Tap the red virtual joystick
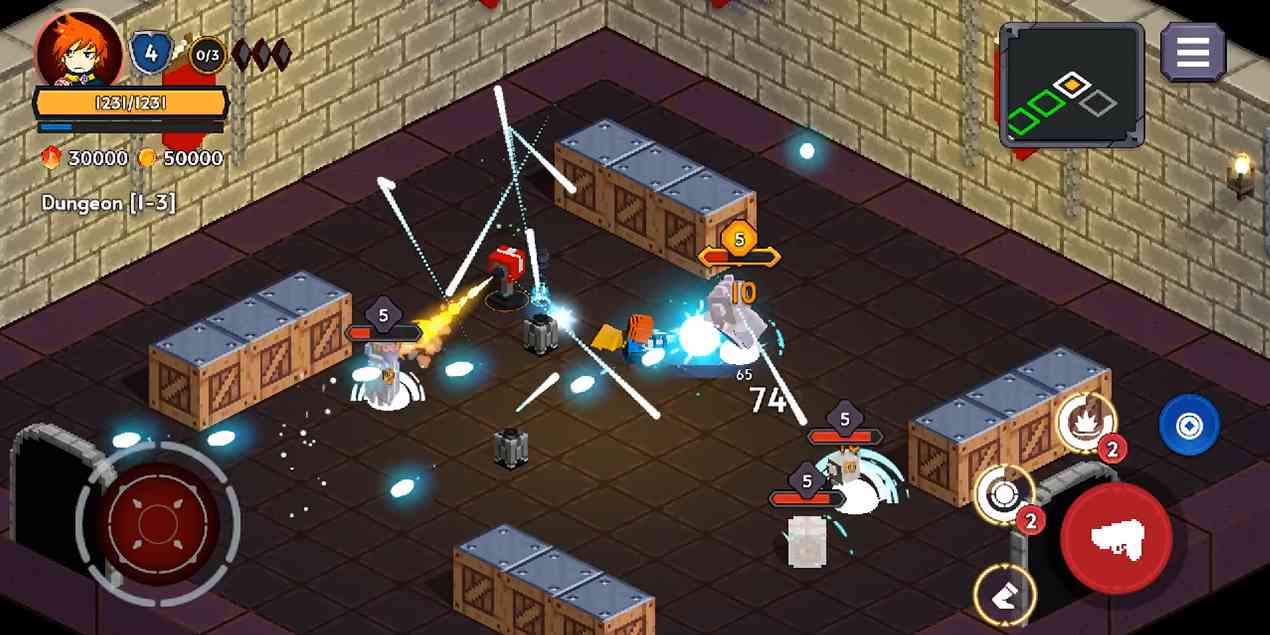Image resolution: width=1270 pixels, height=635 pixels. (158, 522)
